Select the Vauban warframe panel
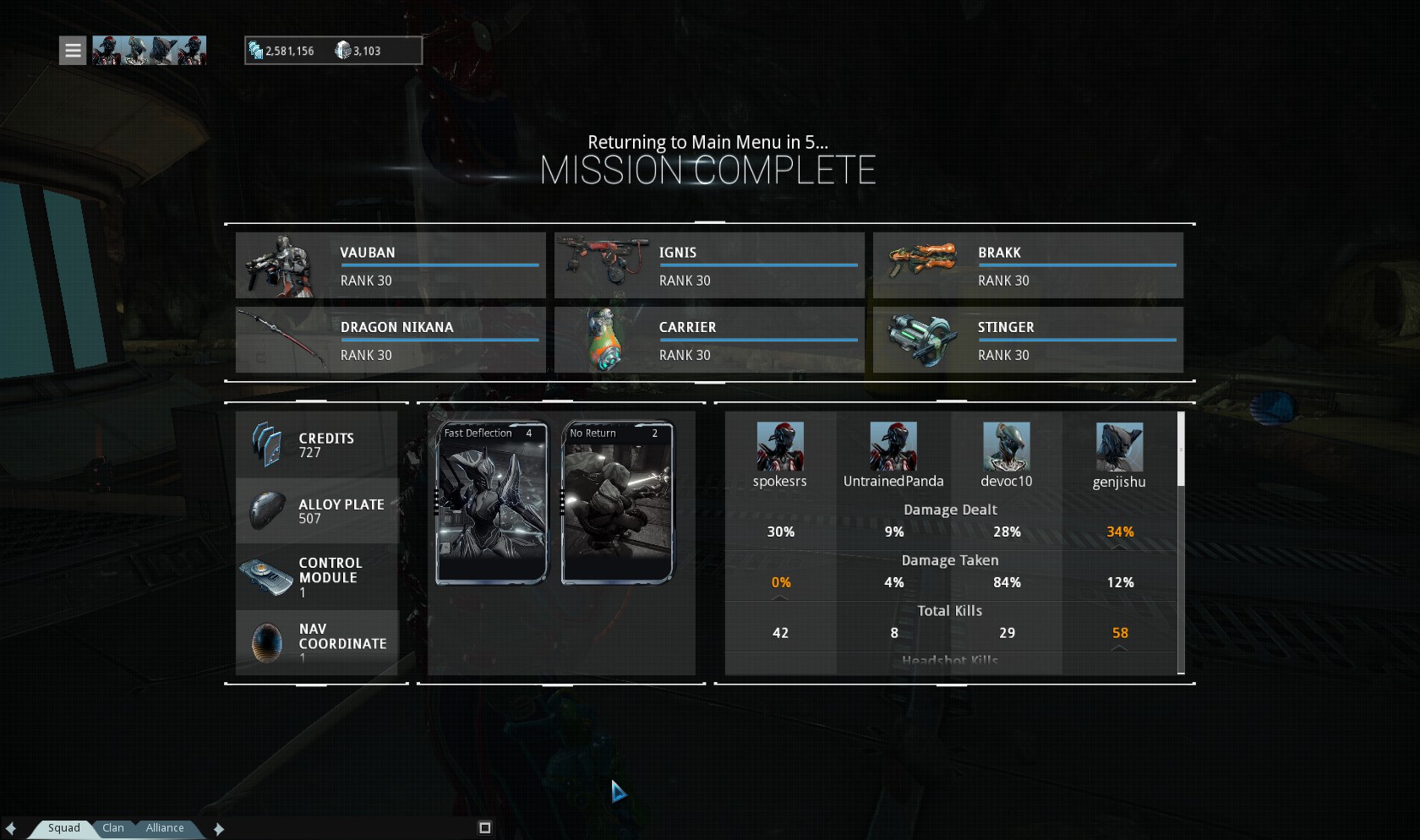Screen dimensions: 1420x840 coord(390,265)
